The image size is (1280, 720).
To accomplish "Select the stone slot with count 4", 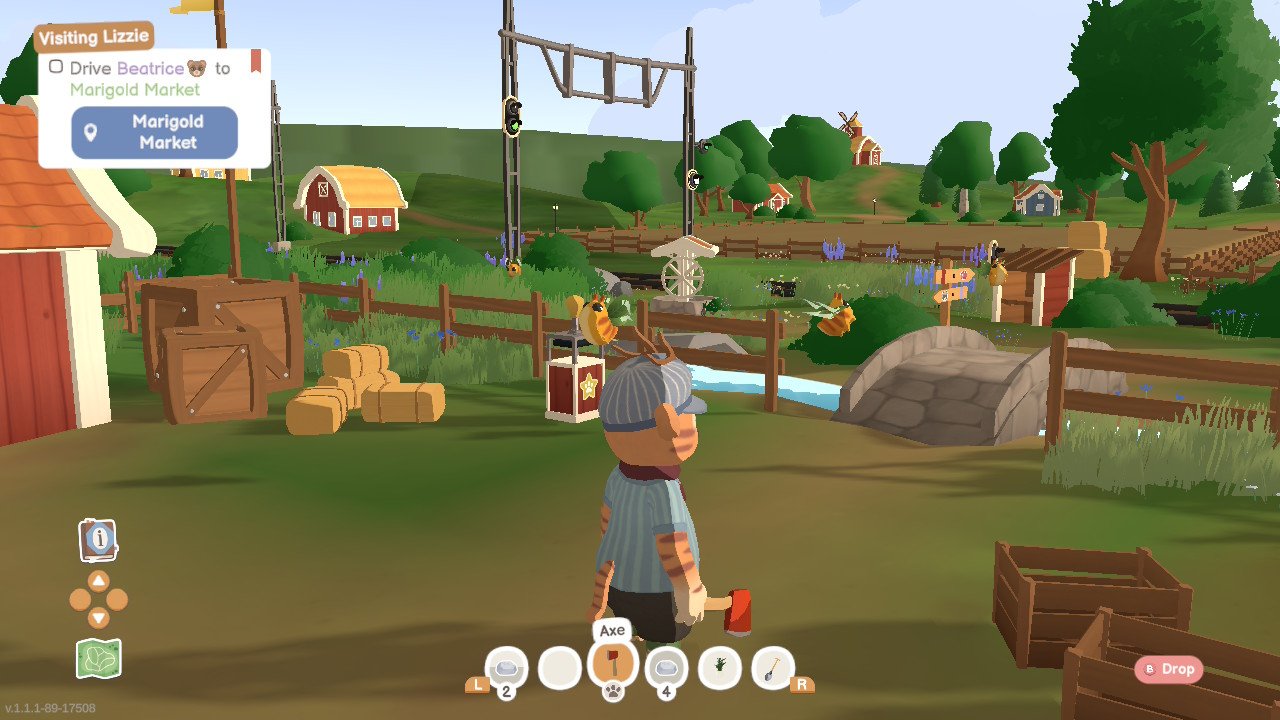I will [x=666, y=668].
